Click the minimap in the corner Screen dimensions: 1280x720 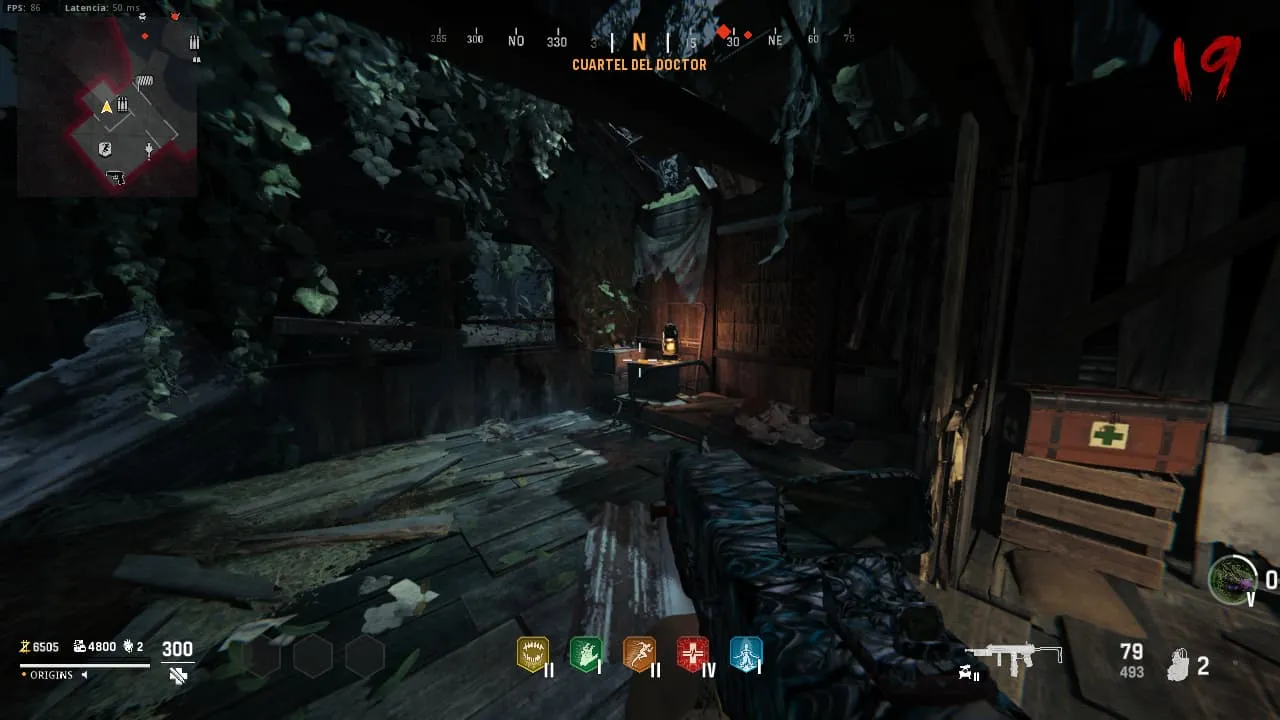[108, 106]
